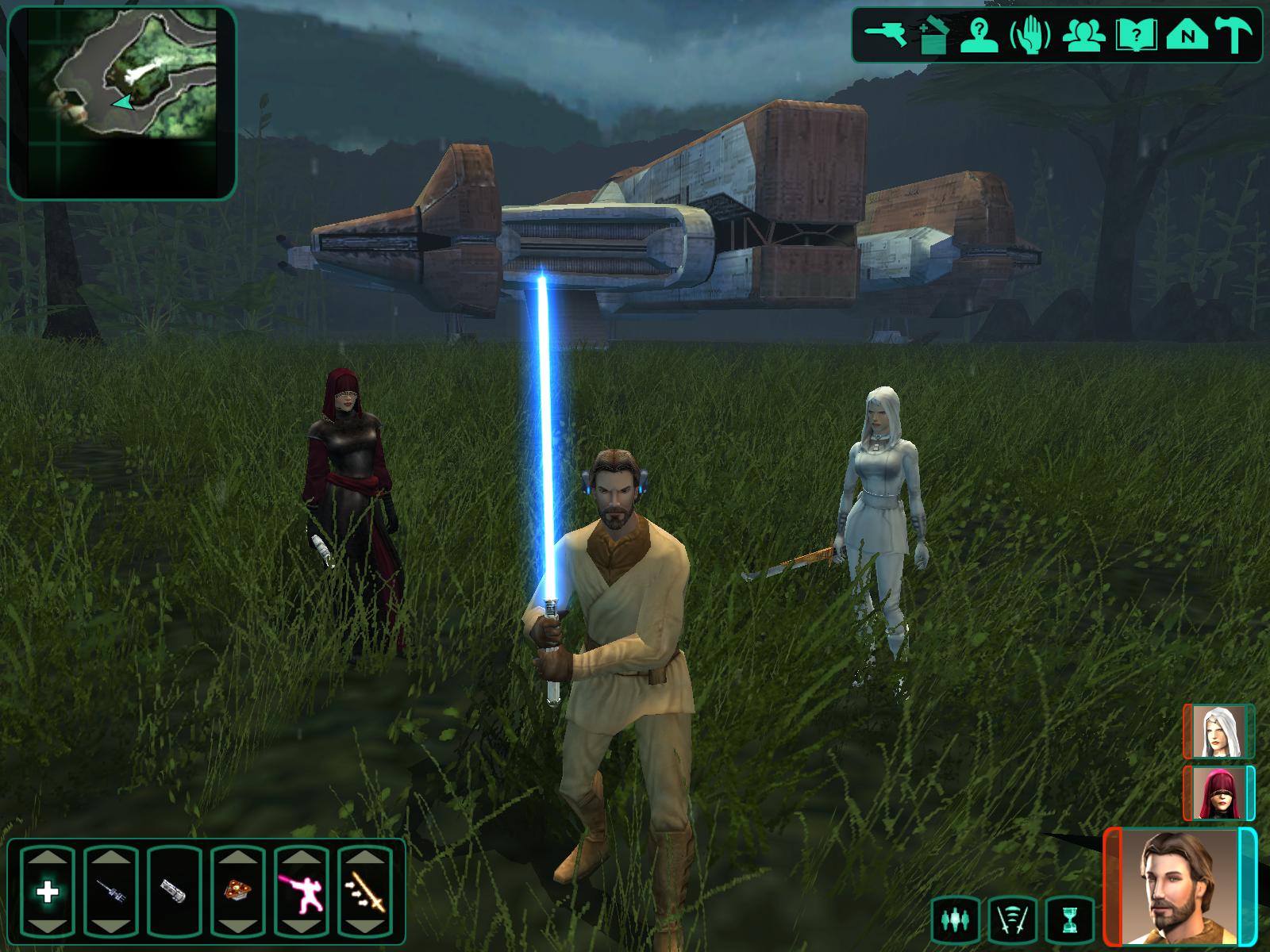Open the journal book icon
The image size is (1270, 952).
(x=1135, y=36)
